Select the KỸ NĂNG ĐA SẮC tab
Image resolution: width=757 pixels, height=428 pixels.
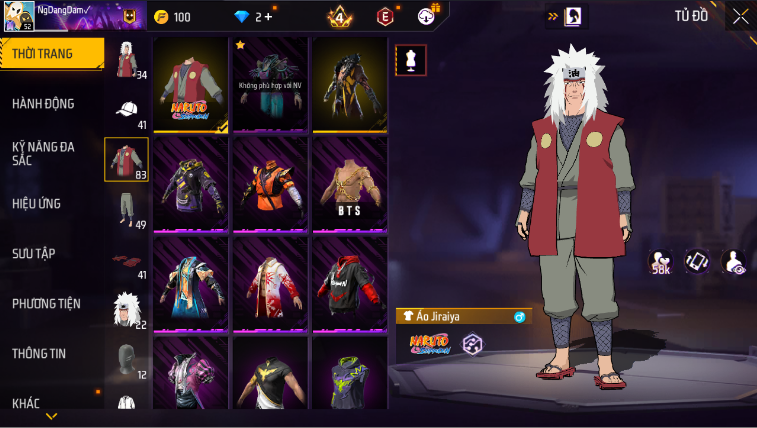click(x=44, y=153)
